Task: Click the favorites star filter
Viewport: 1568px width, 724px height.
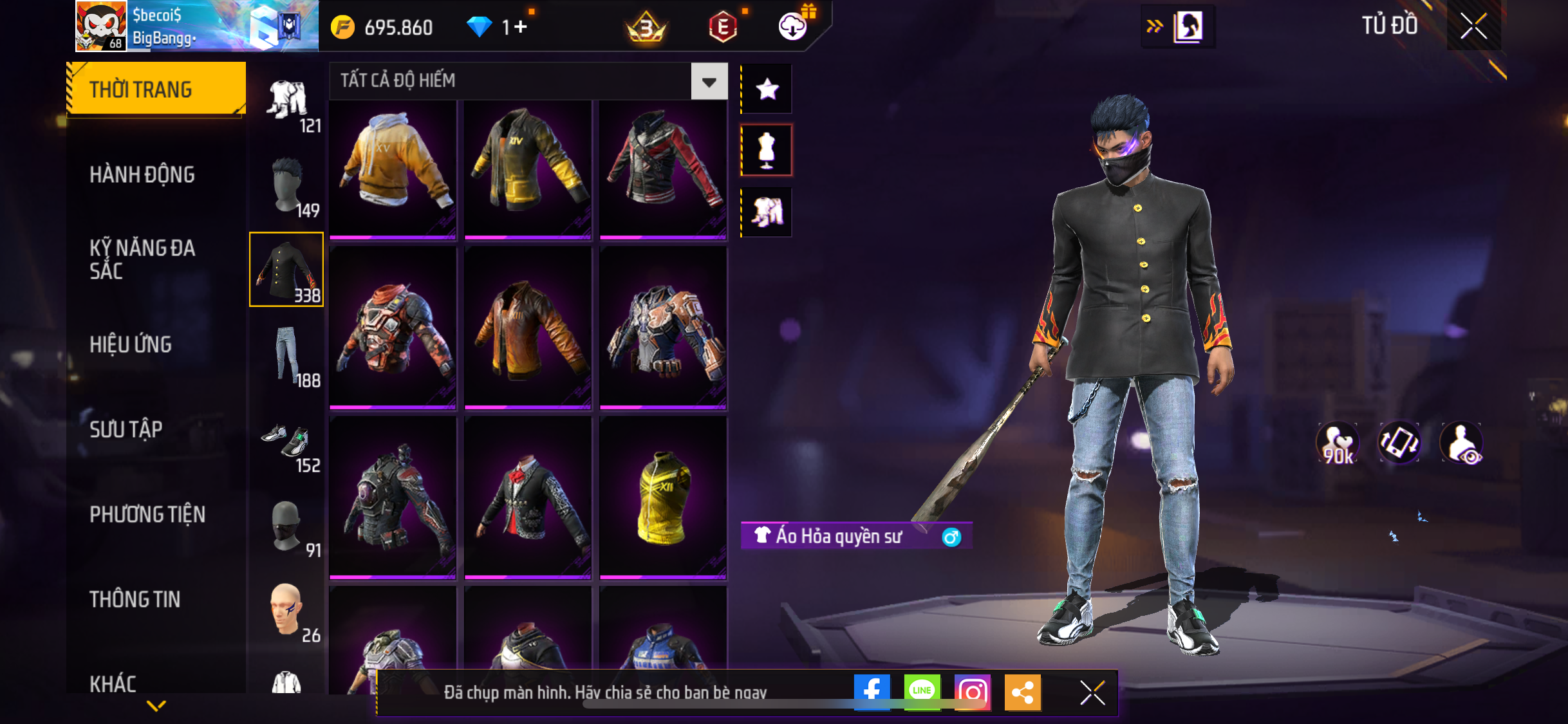Action: pos(767,89)
